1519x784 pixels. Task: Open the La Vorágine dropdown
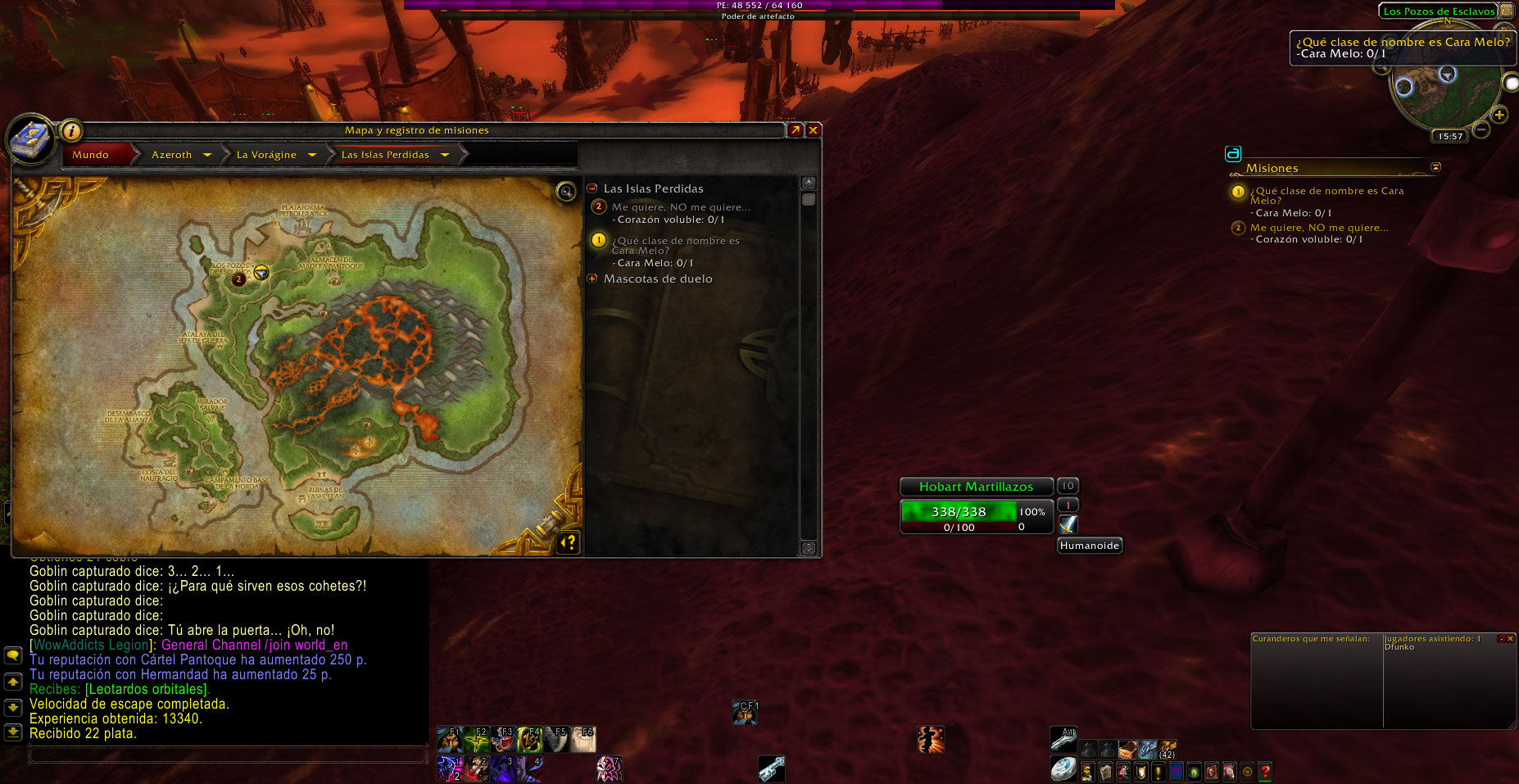coord(312,155)
